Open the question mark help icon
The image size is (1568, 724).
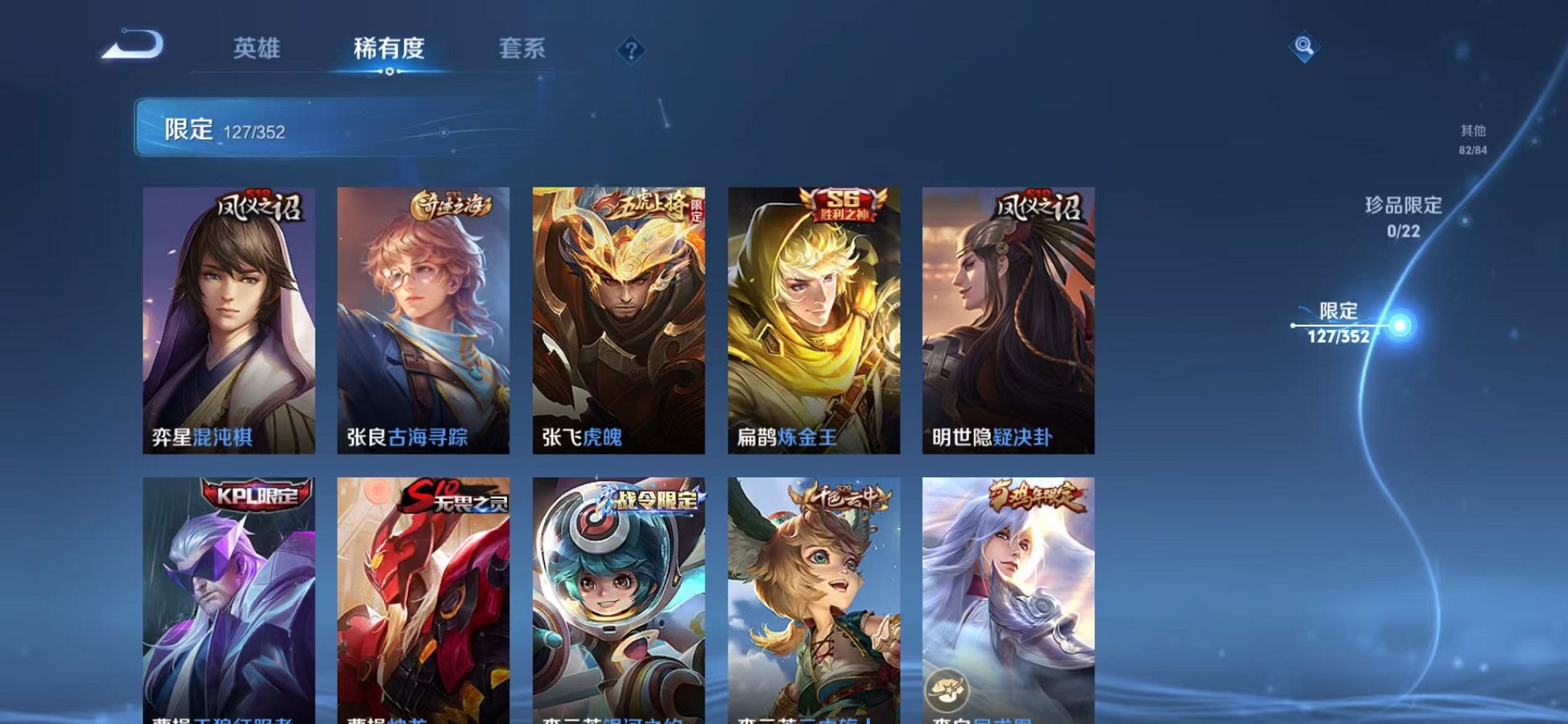(x=631, y=49)
